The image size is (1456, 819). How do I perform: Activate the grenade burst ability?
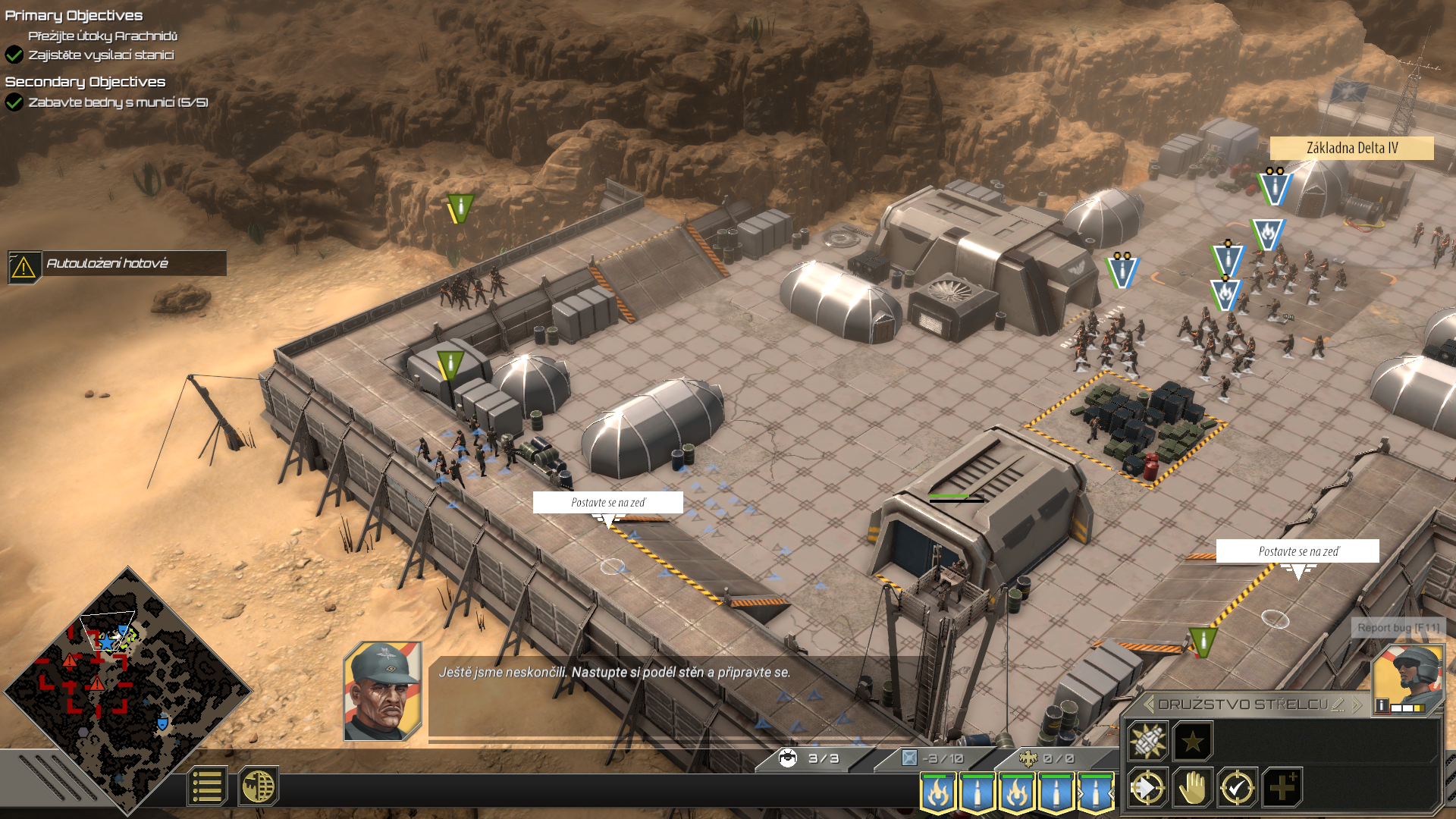click(x=1147, y=741)
